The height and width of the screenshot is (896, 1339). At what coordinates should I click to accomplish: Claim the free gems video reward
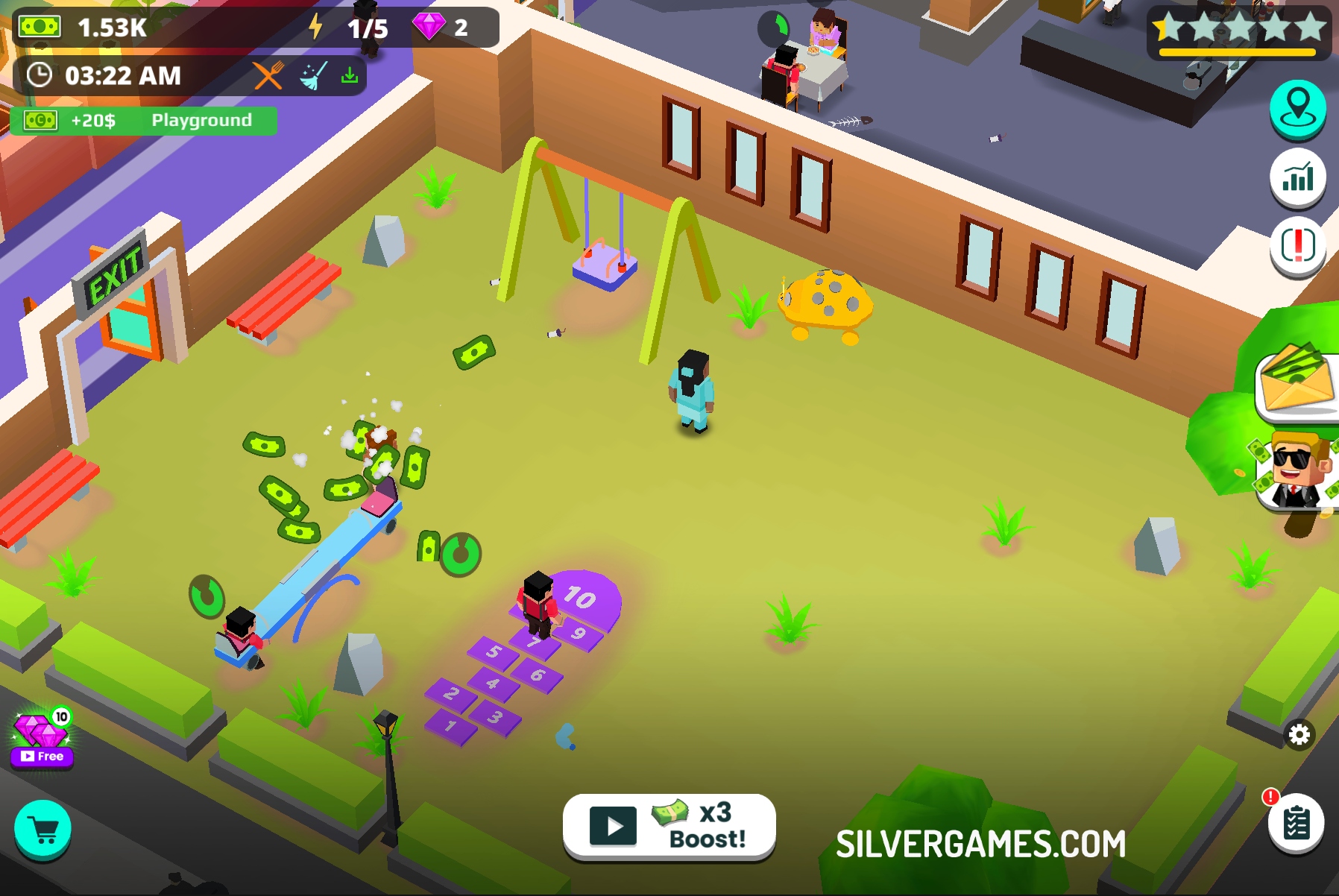click(x=42, y=739)
